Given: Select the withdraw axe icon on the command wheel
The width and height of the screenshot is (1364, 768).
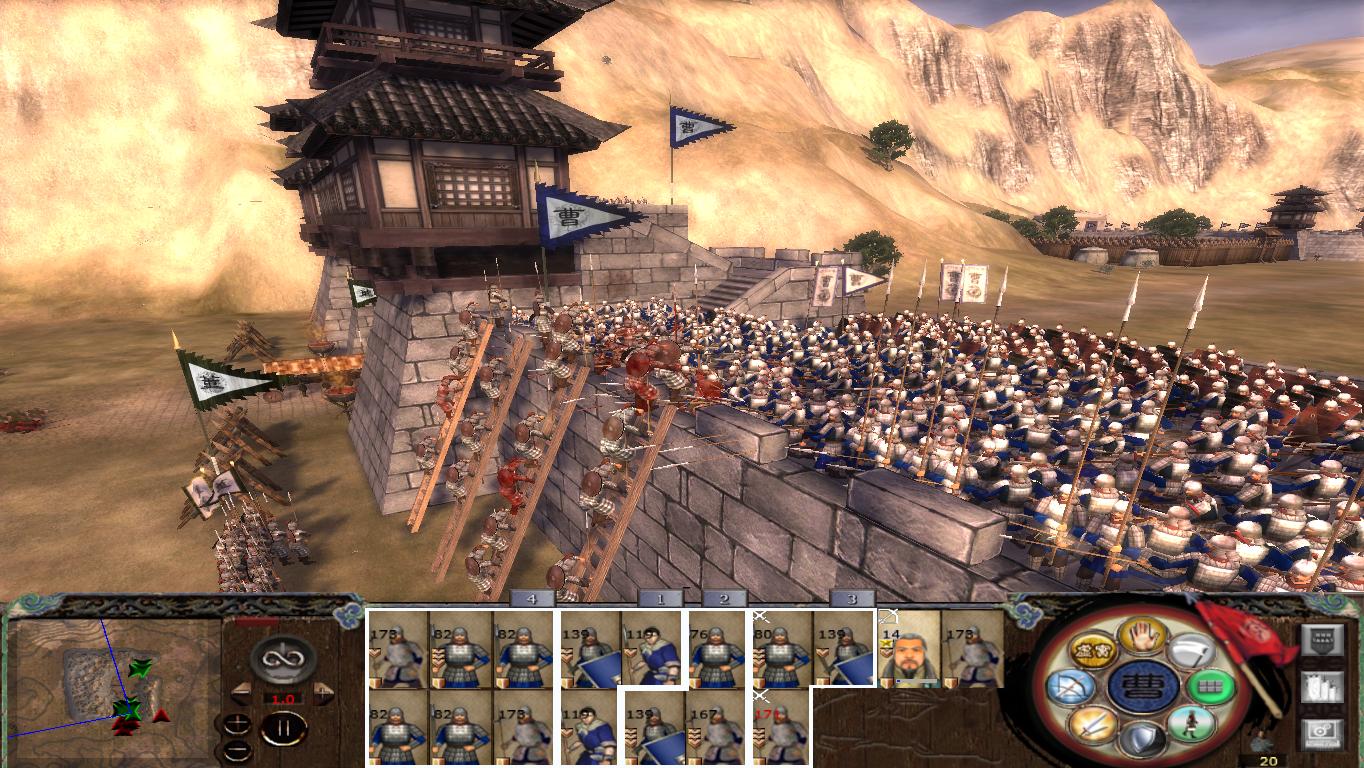Looking at the screenshot, I should [1191, 650].
